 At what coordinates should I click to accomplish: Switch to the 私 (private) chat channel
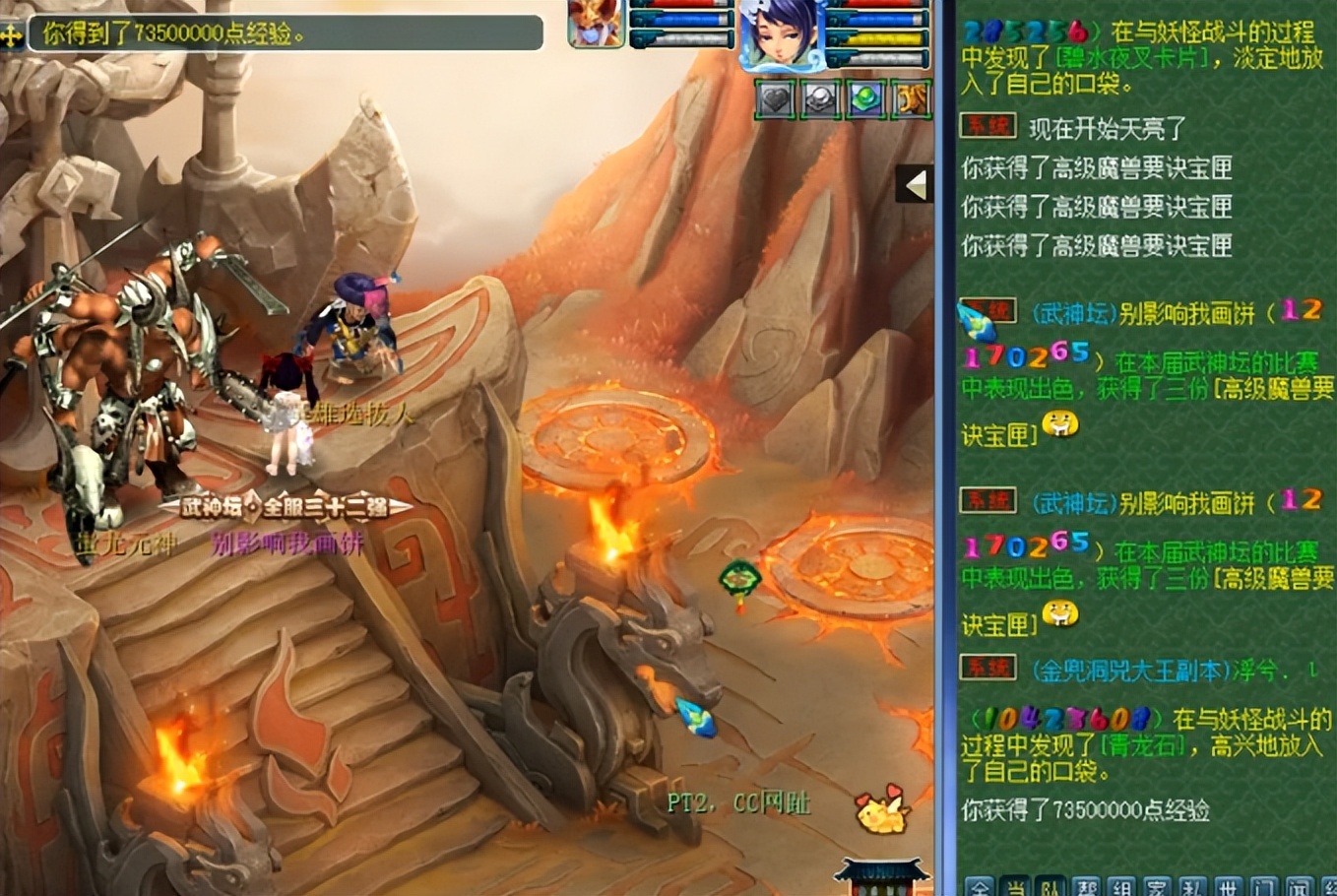point(1192,886)
